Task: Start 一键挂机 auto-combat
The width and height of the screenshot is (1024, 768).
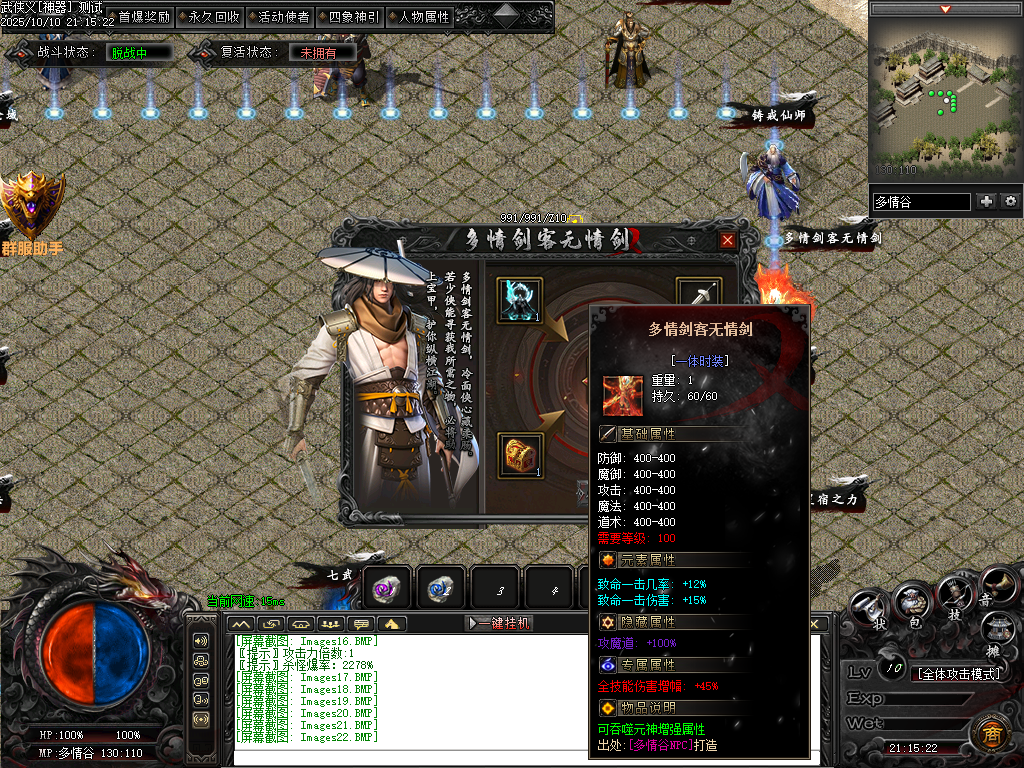Action: click(x=499, y=623)
